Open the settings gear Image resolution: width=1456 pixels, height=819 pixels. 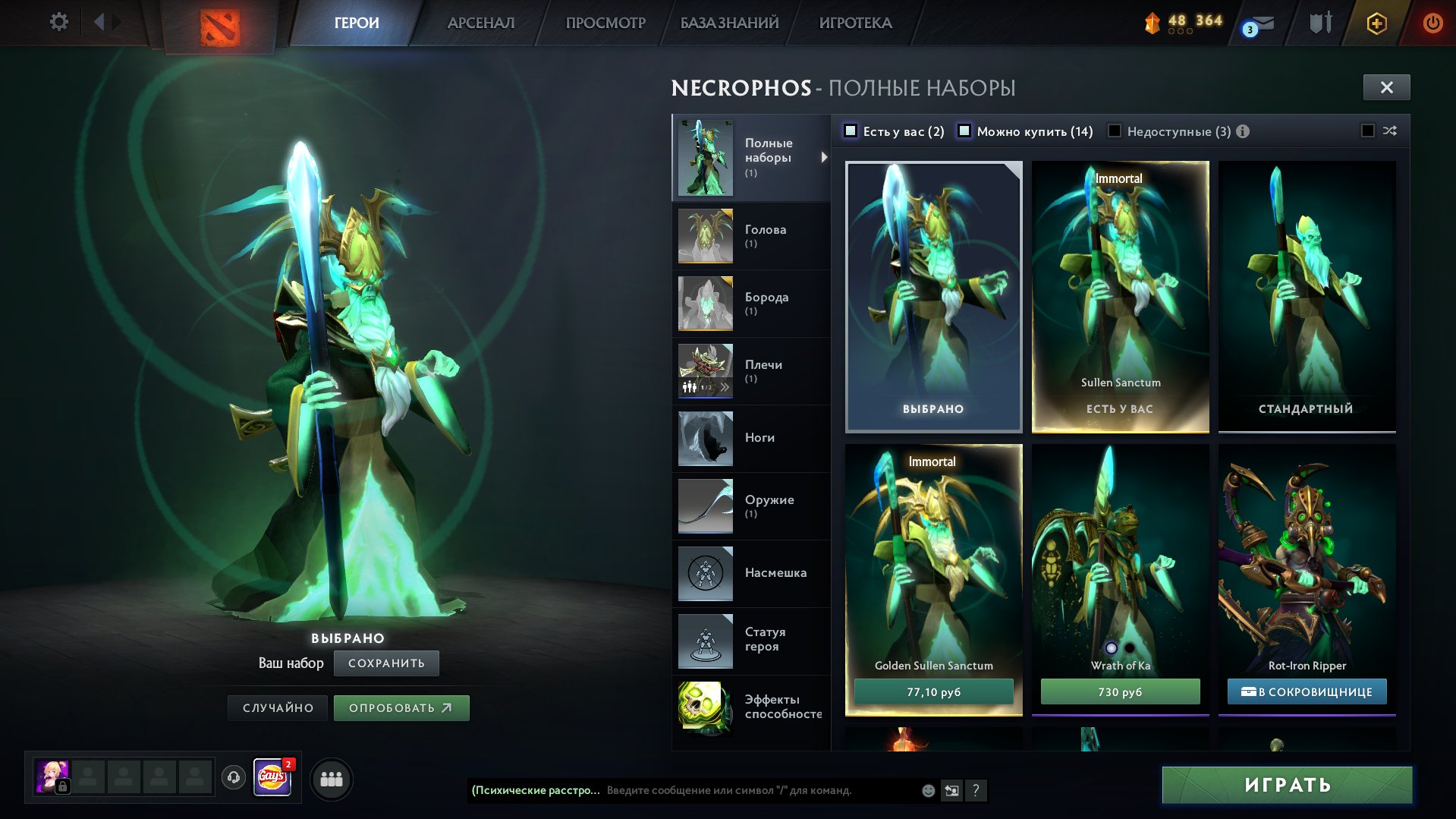58,22
